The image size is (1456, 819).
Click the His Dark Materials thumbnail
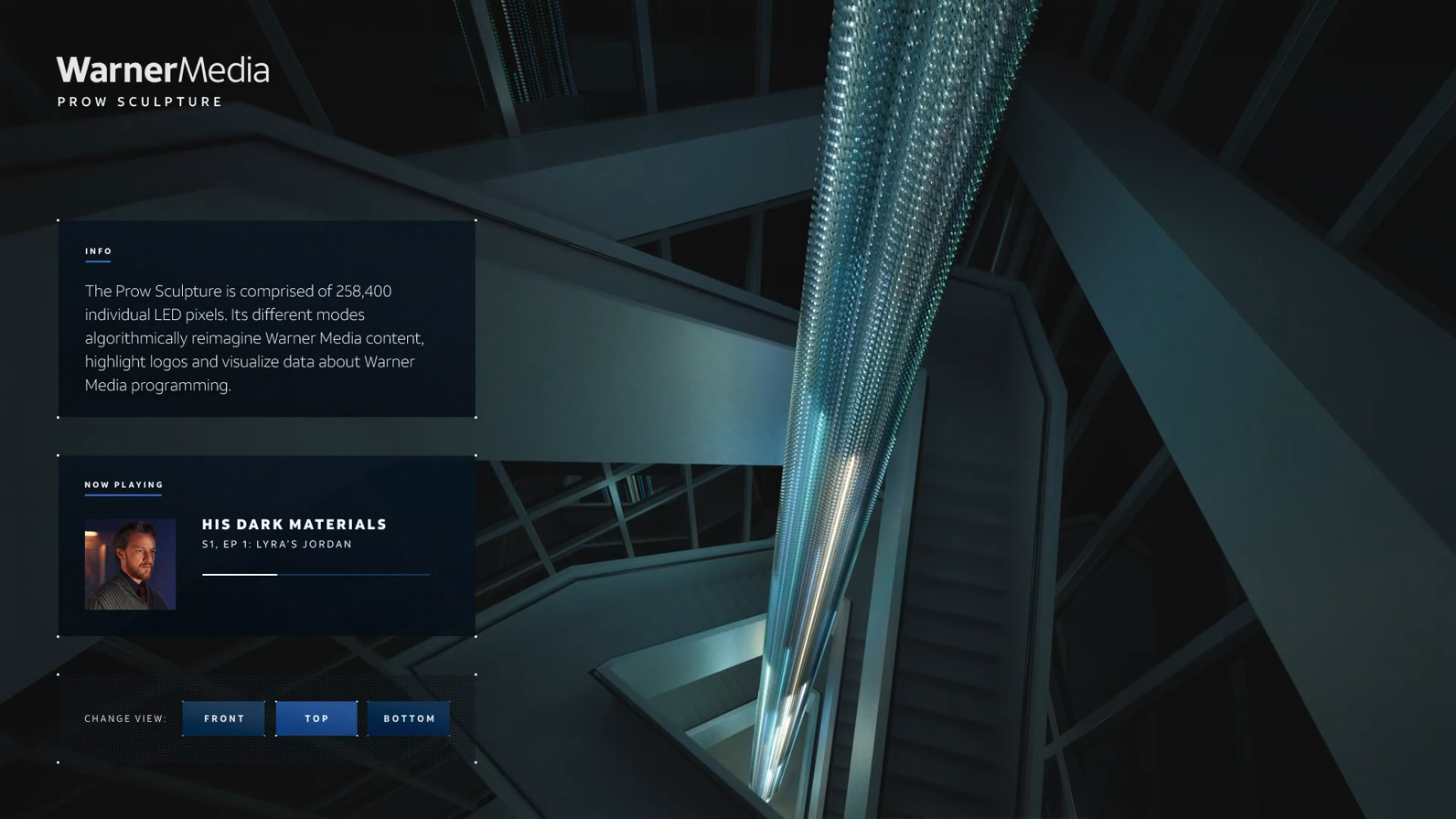[130, 564]
